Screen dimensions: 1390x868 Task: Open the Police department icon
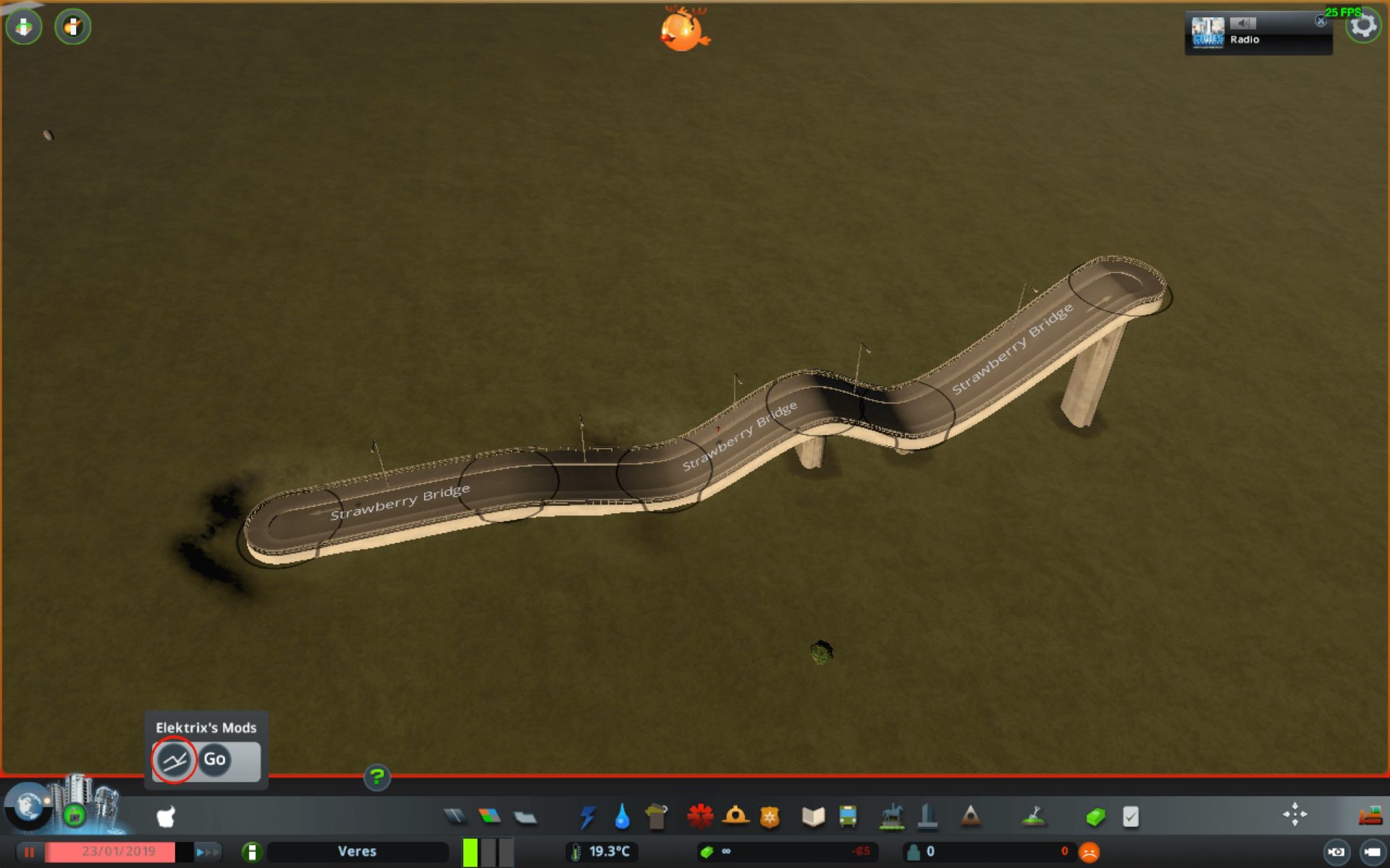click(x=769, y=817)
